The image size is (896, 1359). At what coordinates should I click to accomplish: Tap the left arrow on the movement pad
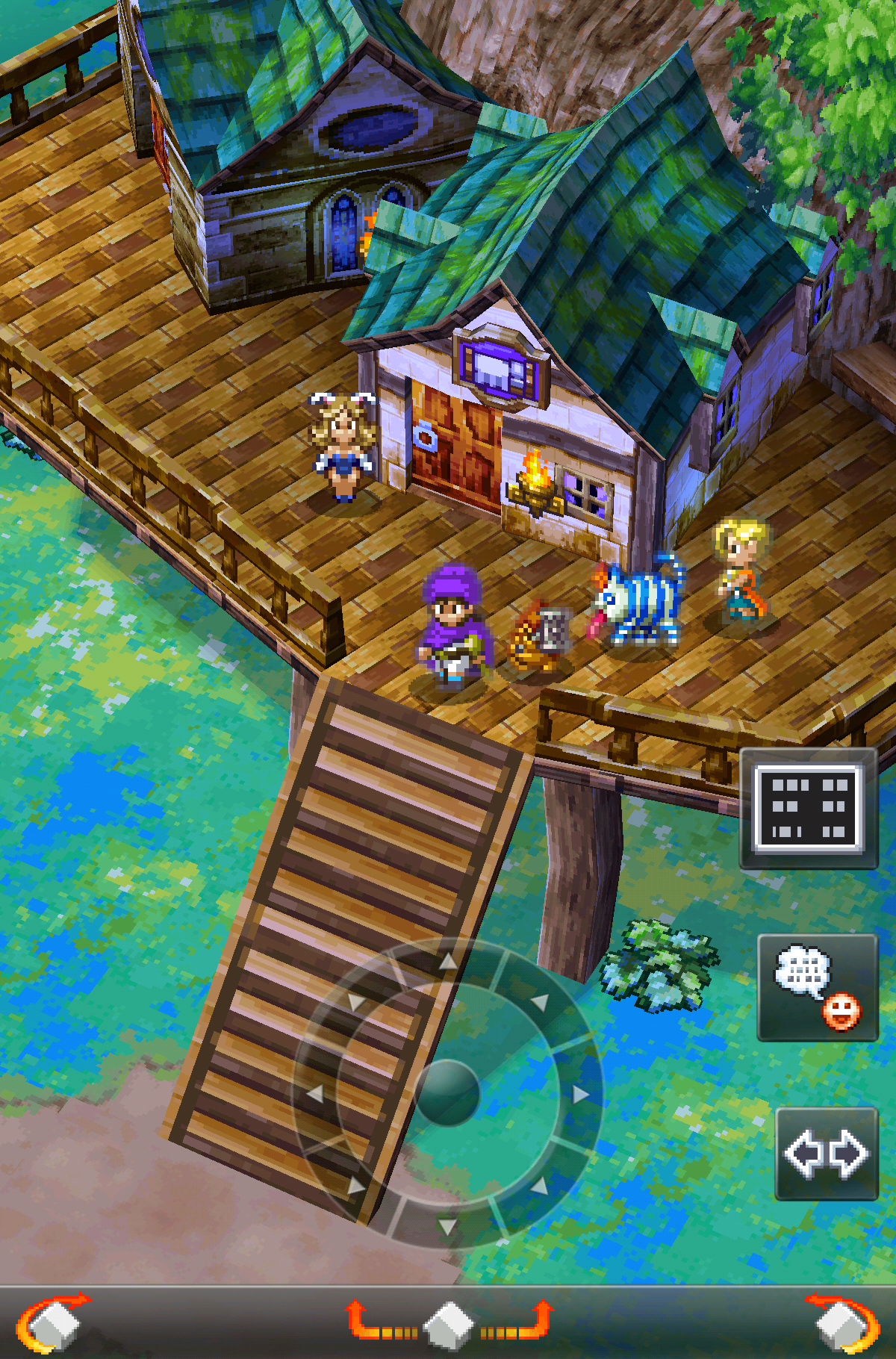coord(315,1094)
